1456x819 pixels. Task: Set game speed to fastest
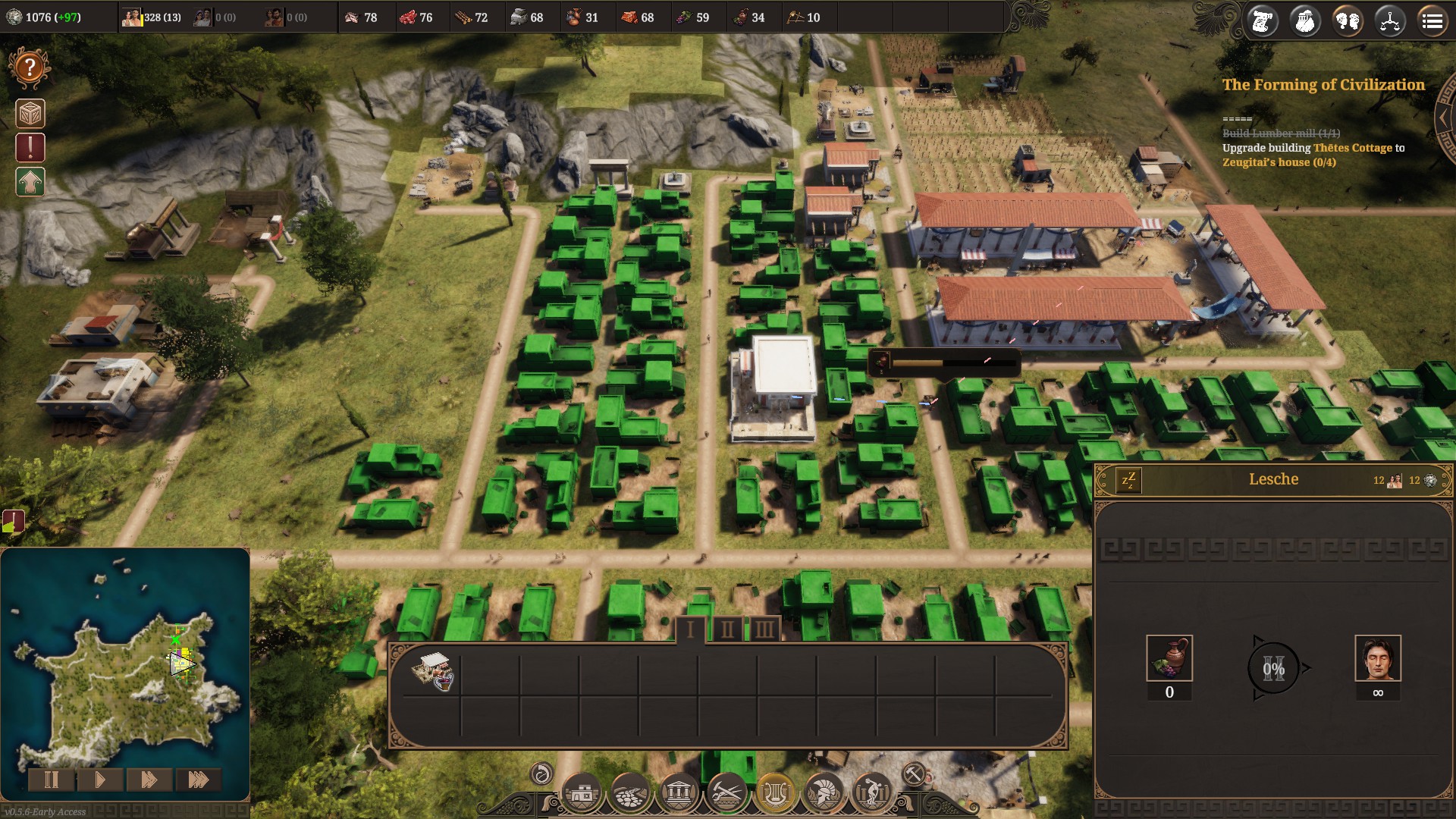(x=198, y=780)
